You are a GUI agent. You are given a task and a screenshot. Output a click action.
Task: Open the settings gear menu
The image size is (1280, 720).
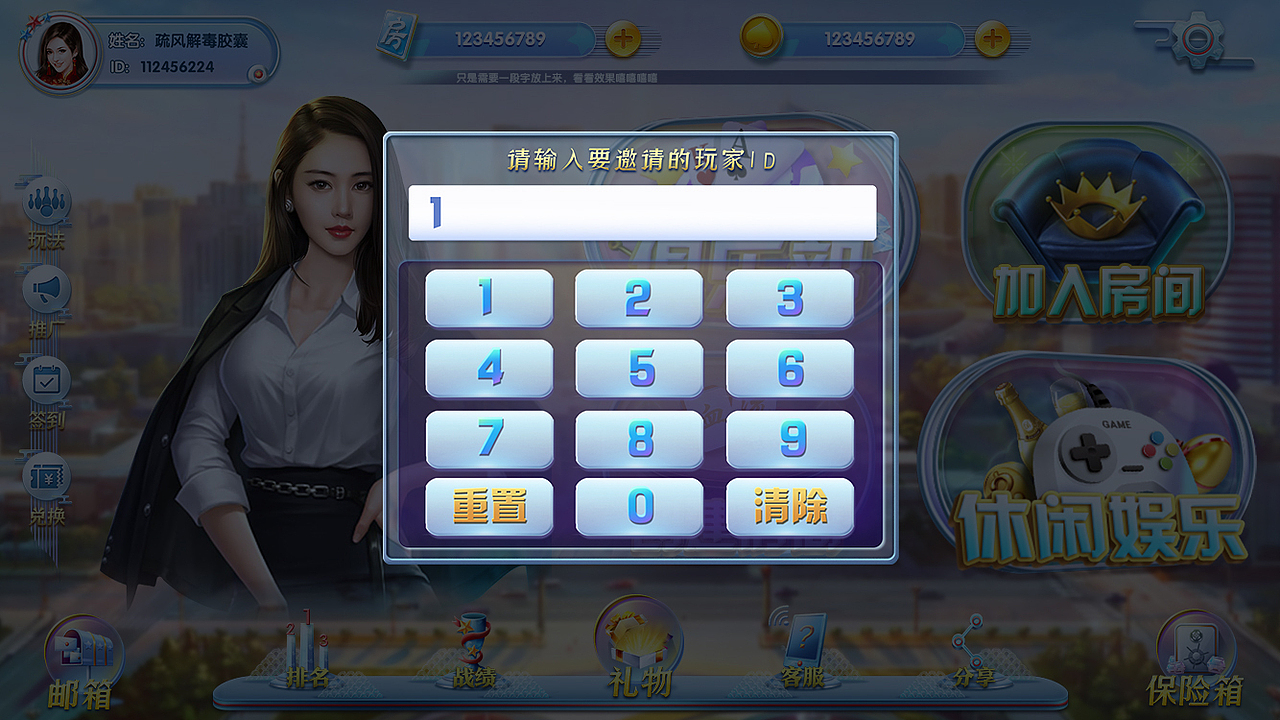[x=1200, y=38]
